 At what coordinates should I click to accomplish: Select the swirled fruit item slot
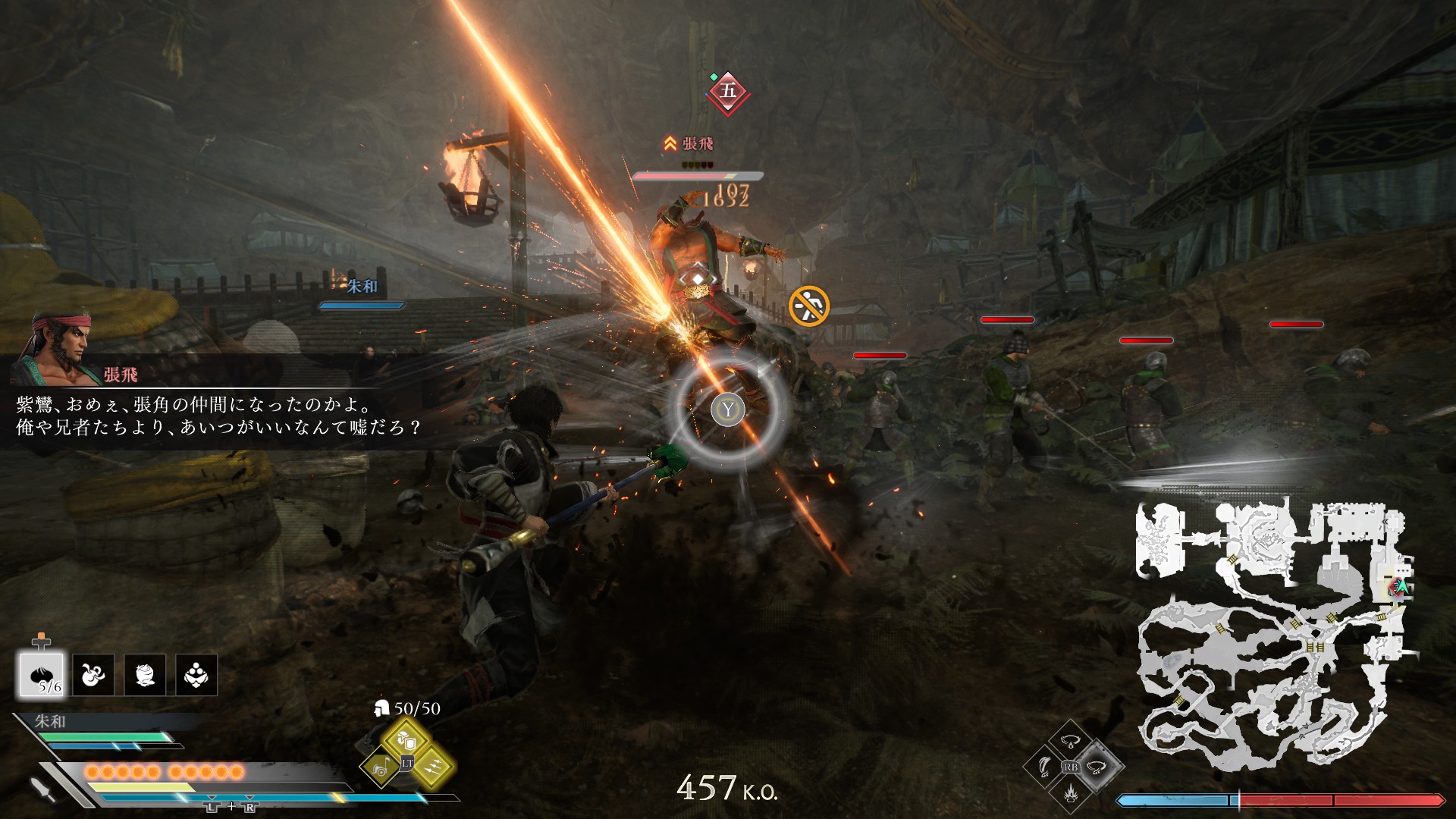[x=145, y=675]
